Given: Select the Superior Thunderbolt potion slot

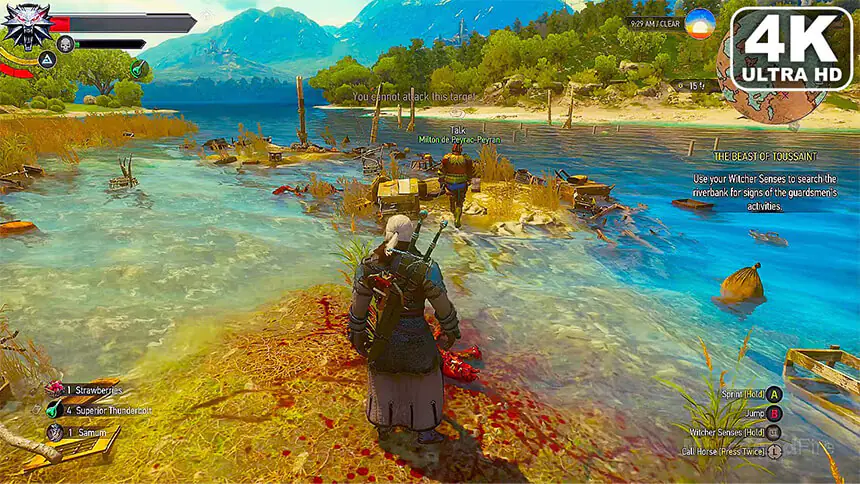Looking at the screenshot, I should (x=53, y=409).
